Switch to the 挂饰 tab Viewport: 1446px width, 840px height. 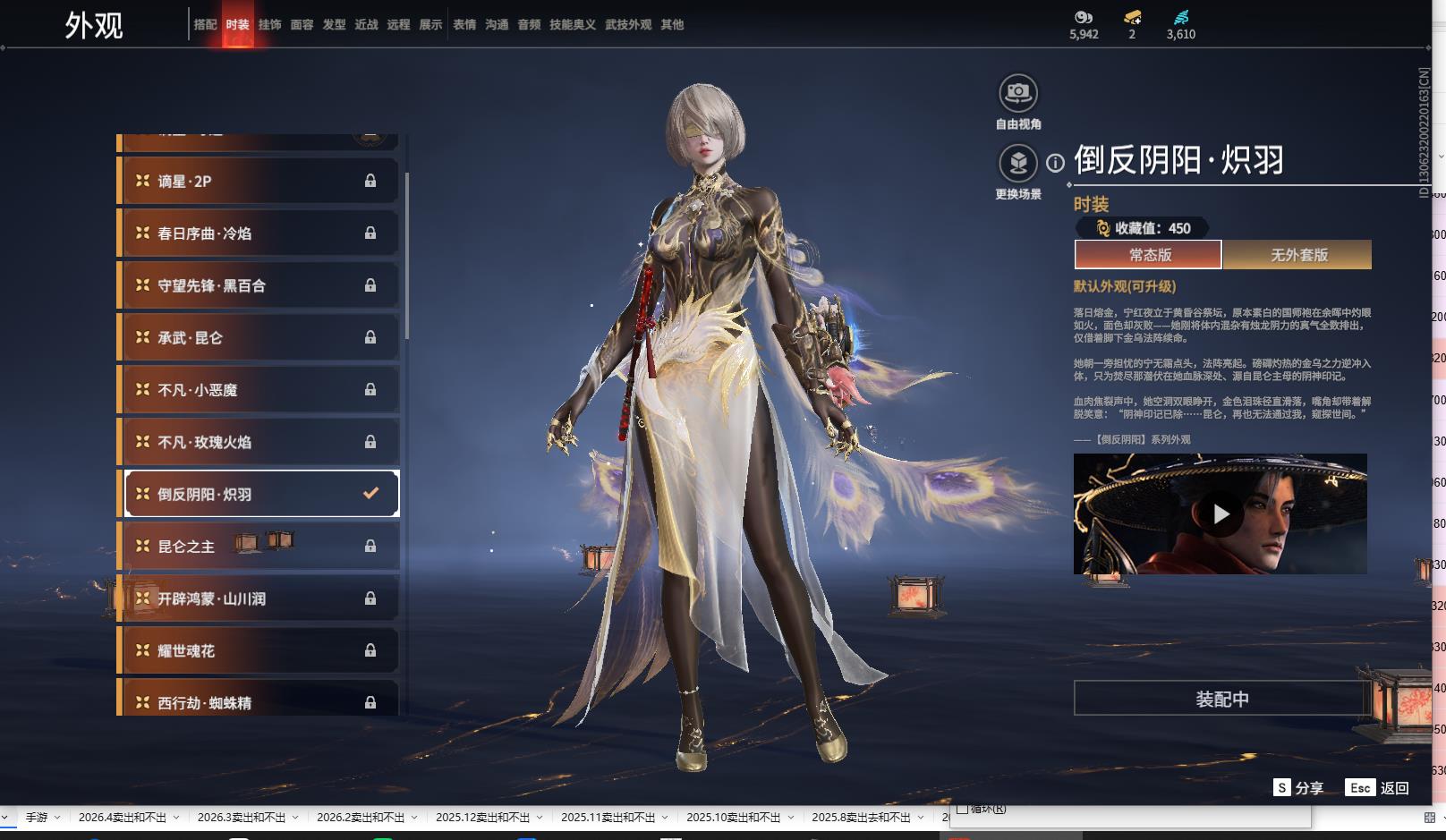(269, 25)
